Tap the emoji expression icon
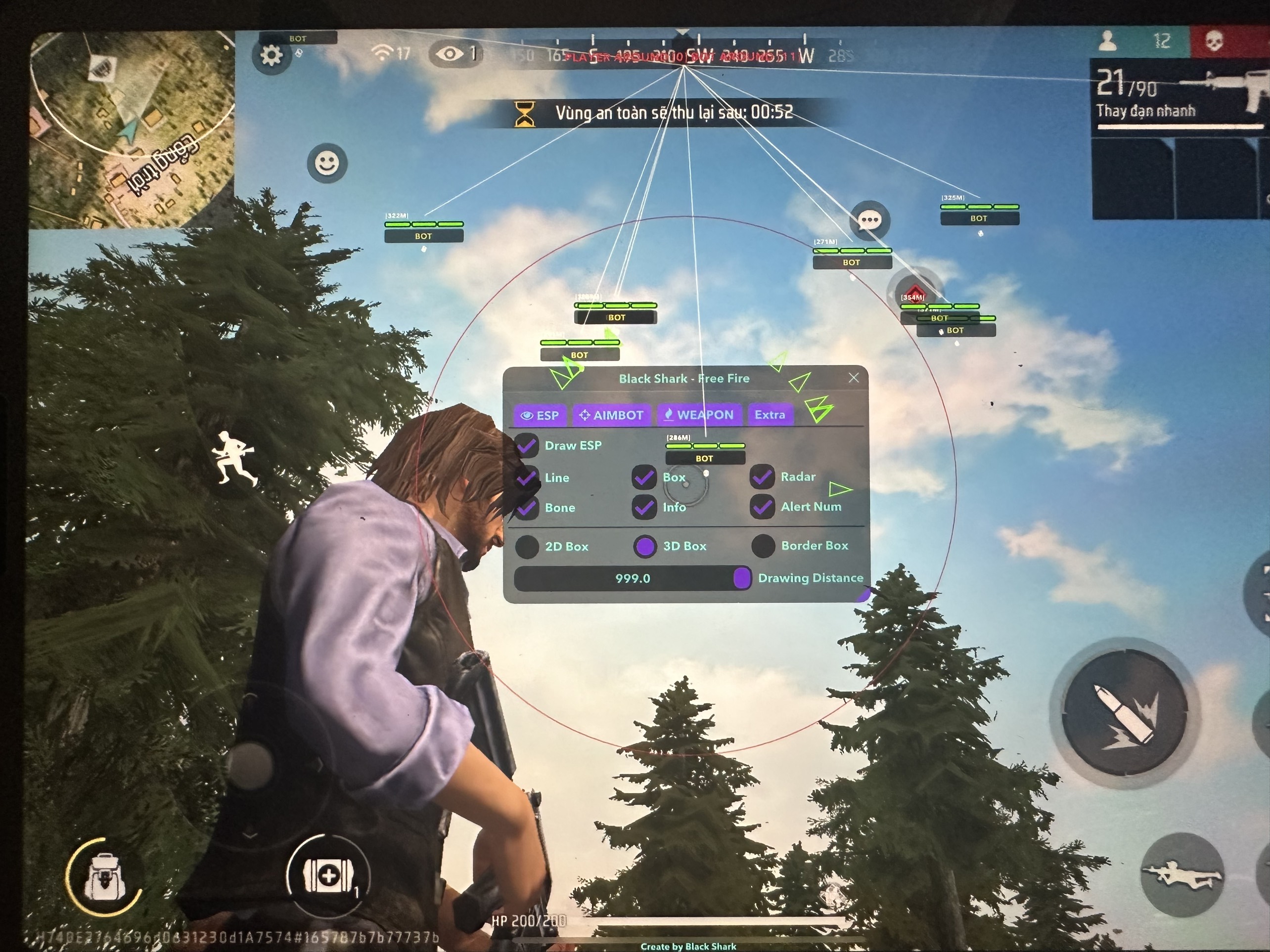This screenshot has width=1270, height=952. point(325,163)
